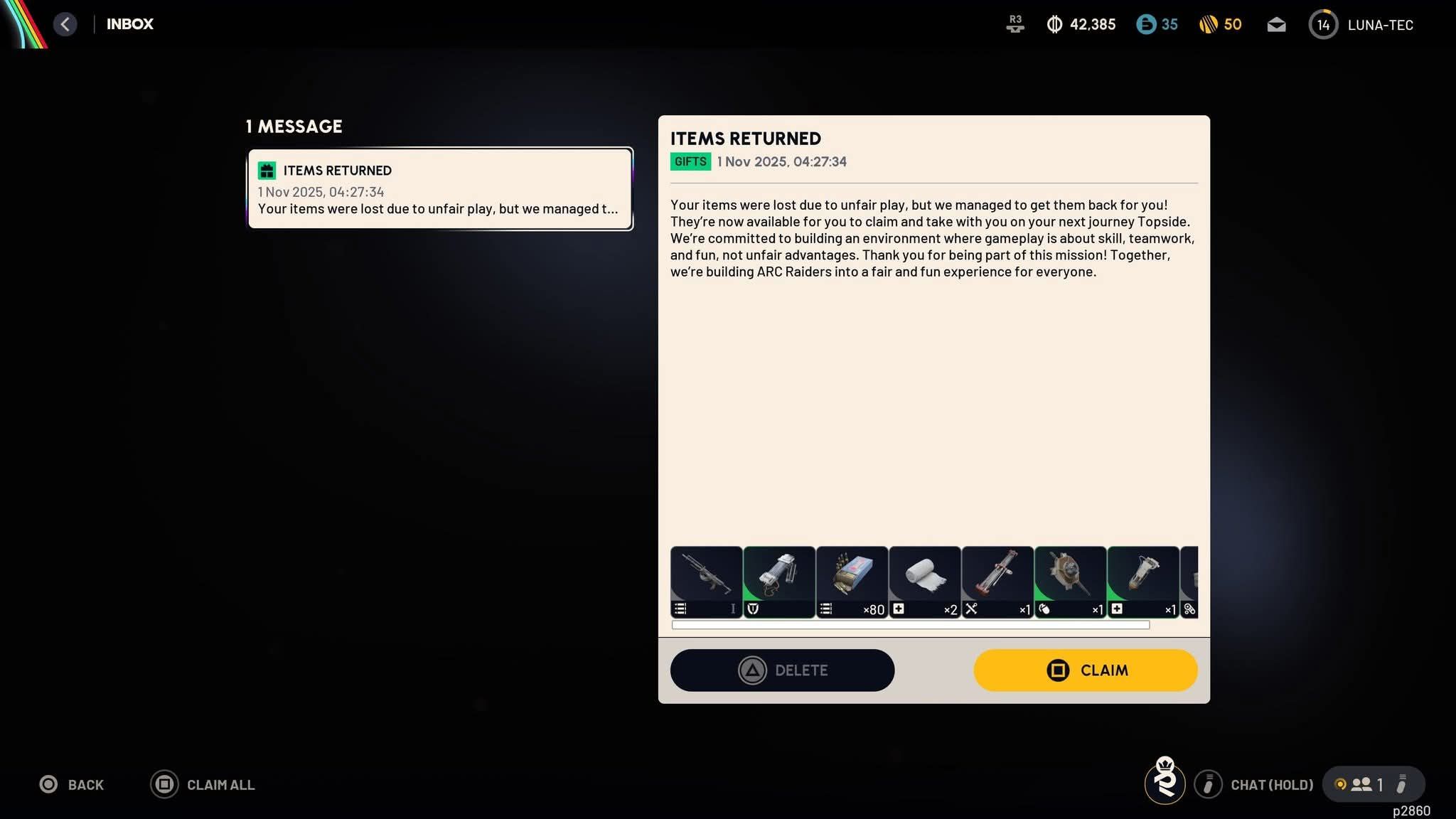The height and width of the screenshot is (819, 1456).
Task: Back out of the inbox
Action: tap(72, 784)
